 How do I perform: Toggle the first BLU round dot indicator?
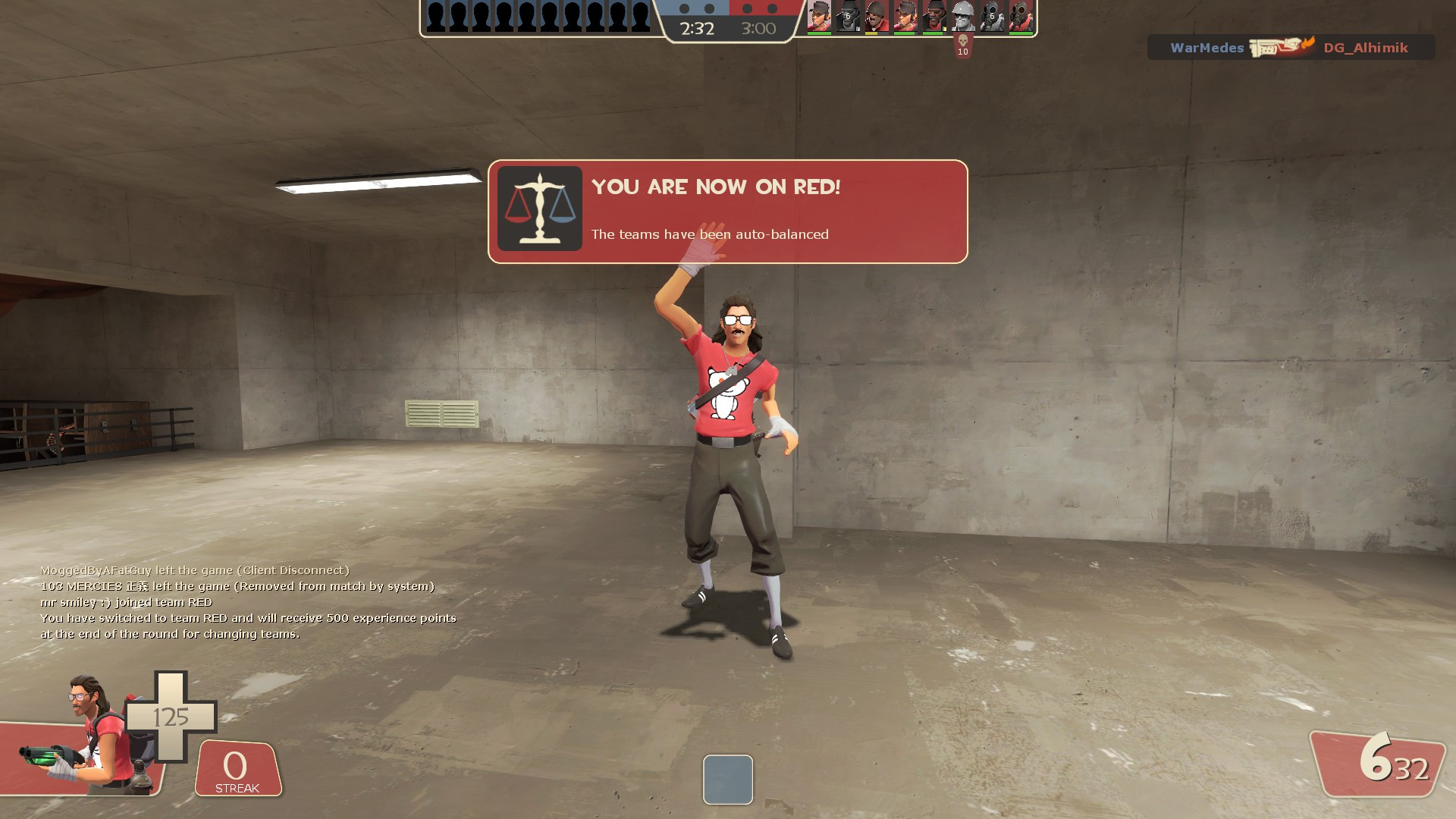pyautogui.click(x=684, y=9)
